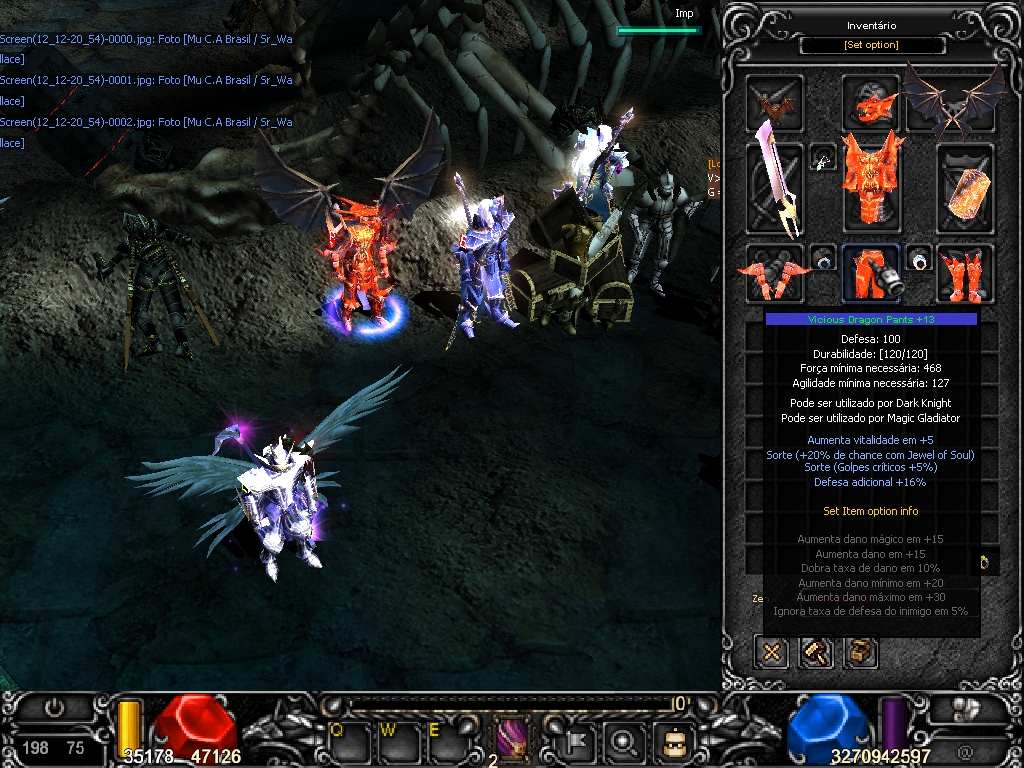The height and width of the screenshot is (768, 1024).
Task: Click the hammer repair button
Action: [817, 653]
